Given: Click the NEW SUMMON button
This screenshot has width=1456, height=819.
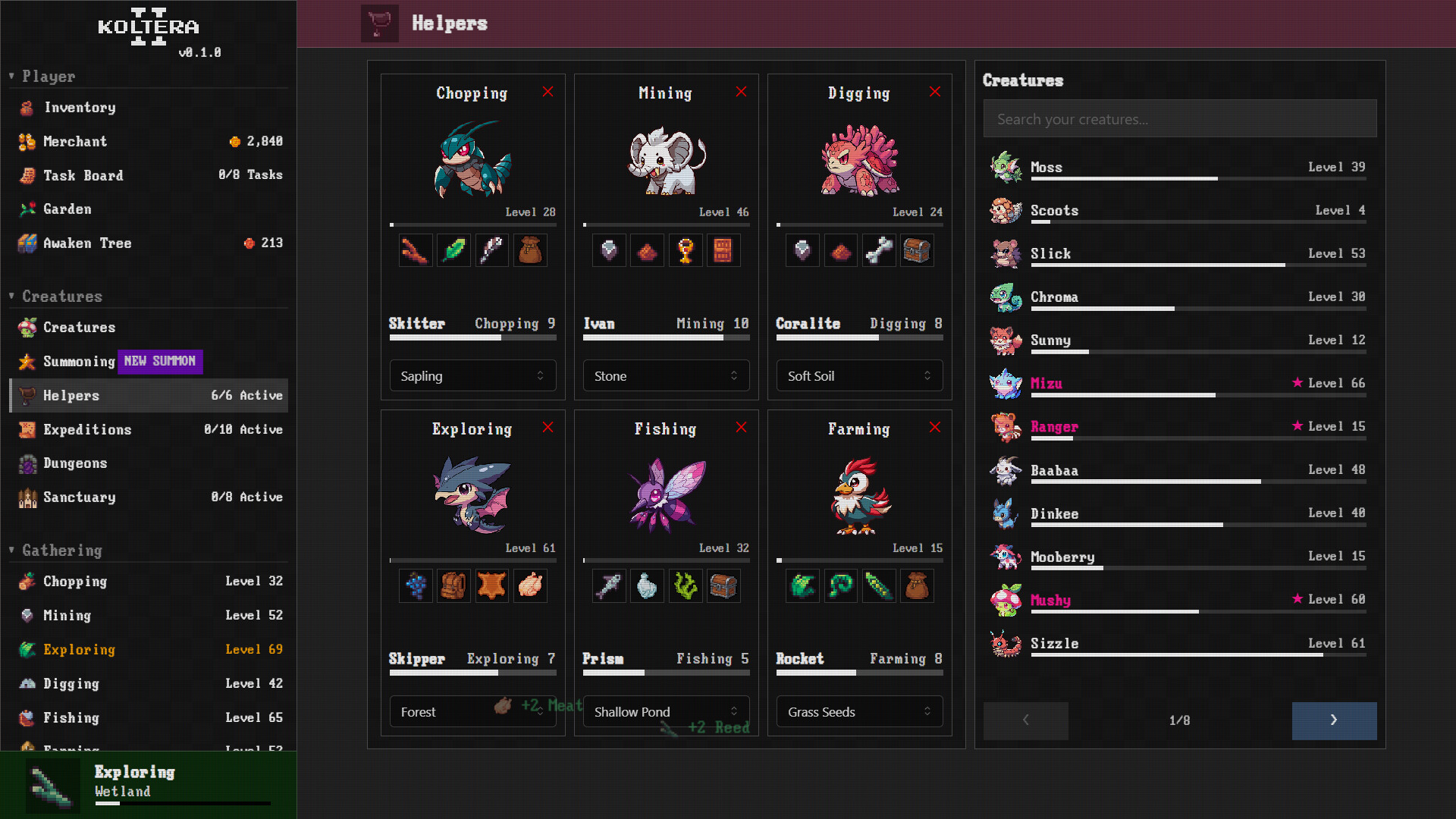Looking at the screenshot, I should pos(160,362).
